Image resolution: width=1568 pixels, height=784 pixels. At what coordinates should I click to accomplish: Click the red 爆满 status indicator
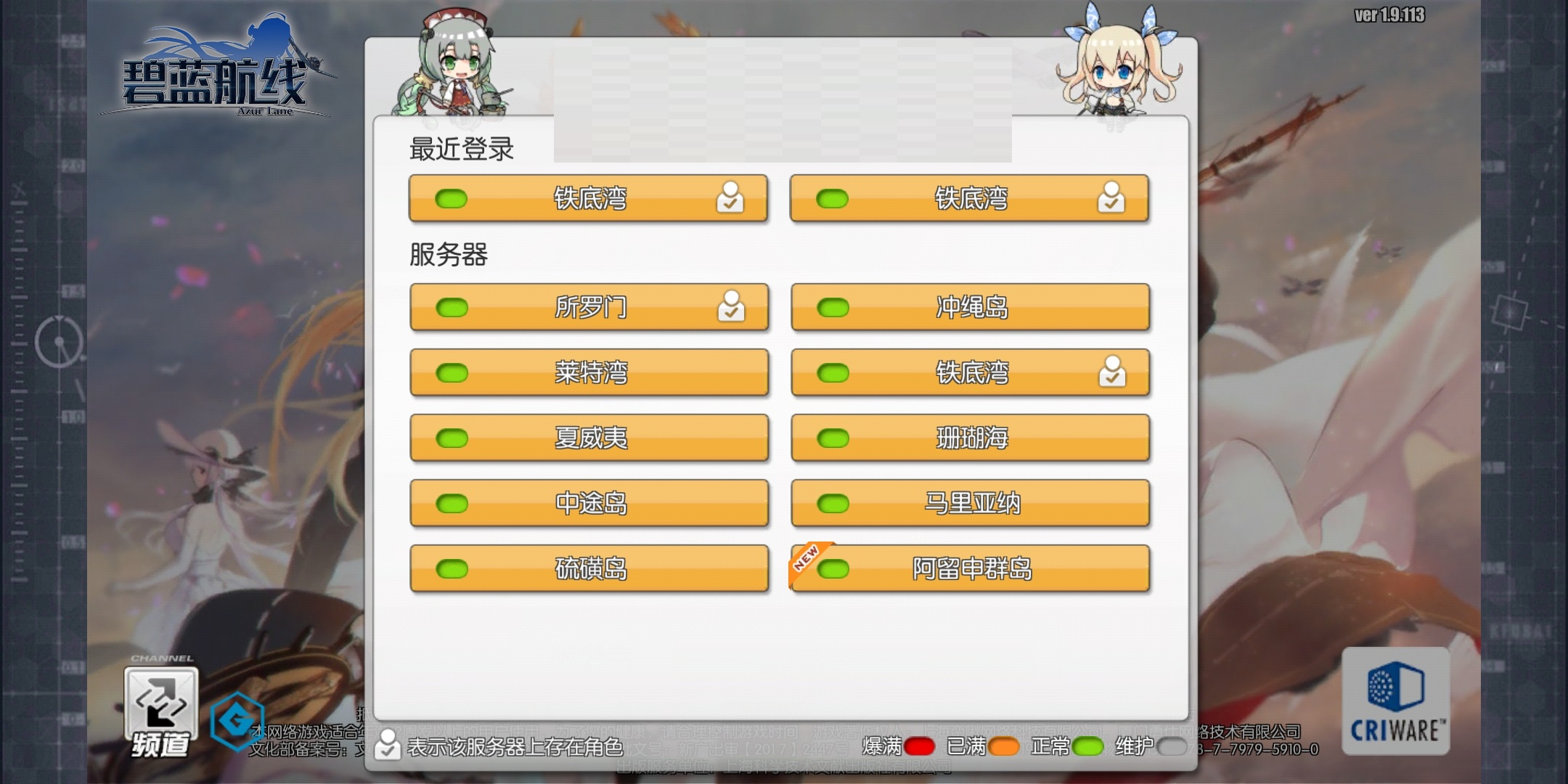tap(919, 745)
